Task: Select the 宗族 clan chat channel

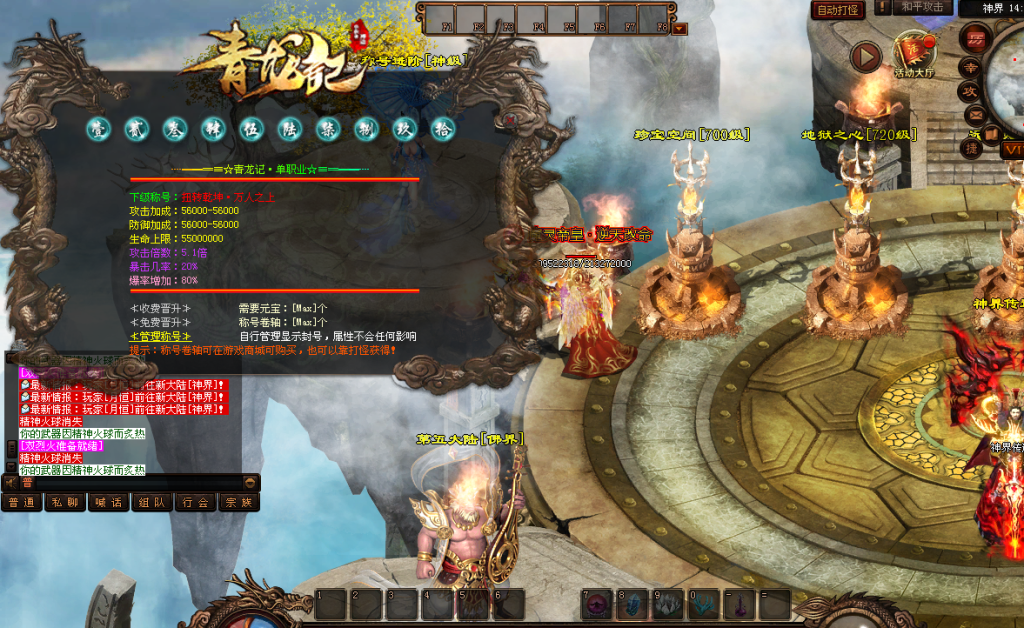Action: pos(239,502)
